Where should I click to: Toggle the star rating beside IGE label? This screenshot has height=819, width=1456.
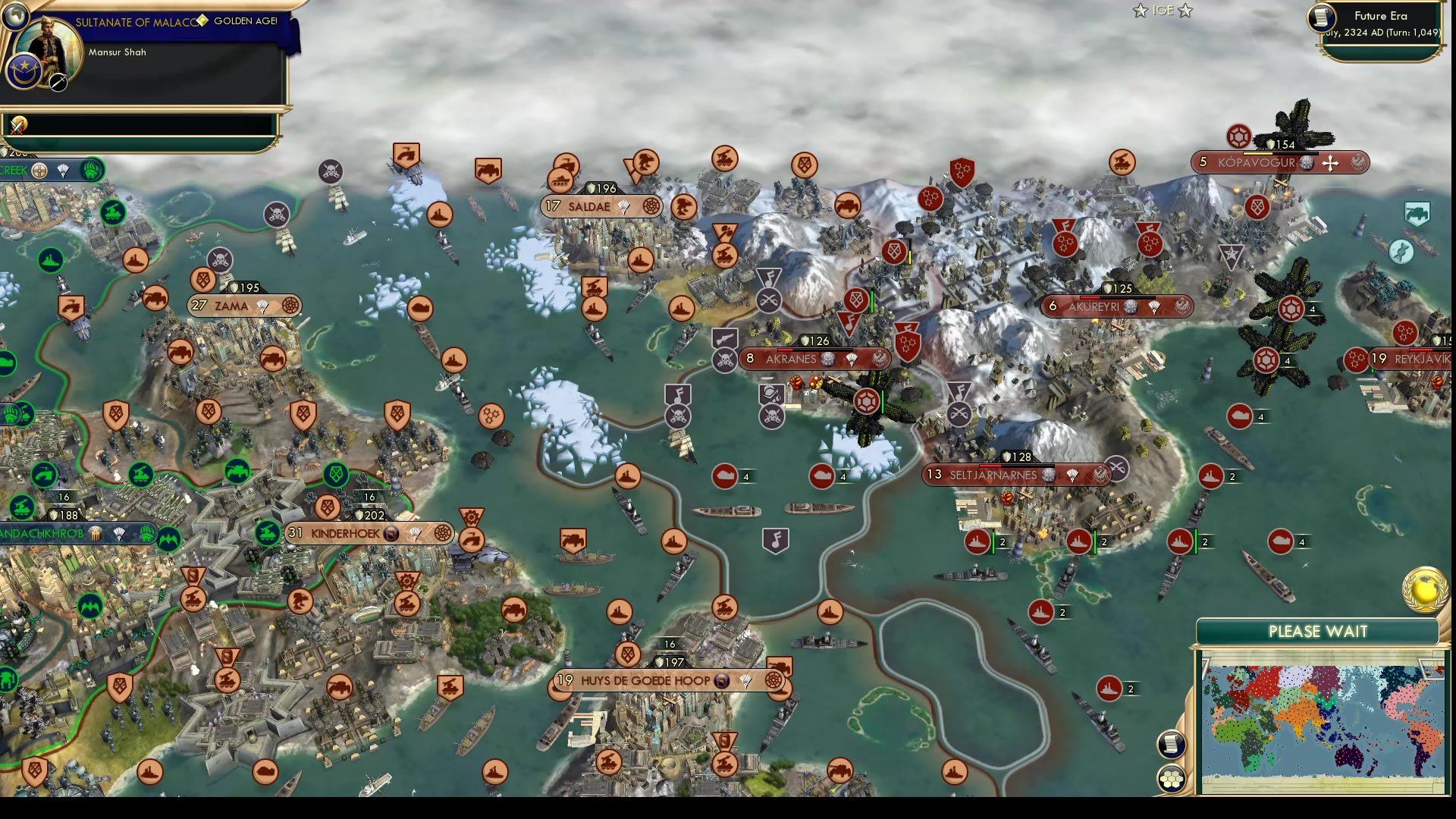click(x=1139, y=11)
